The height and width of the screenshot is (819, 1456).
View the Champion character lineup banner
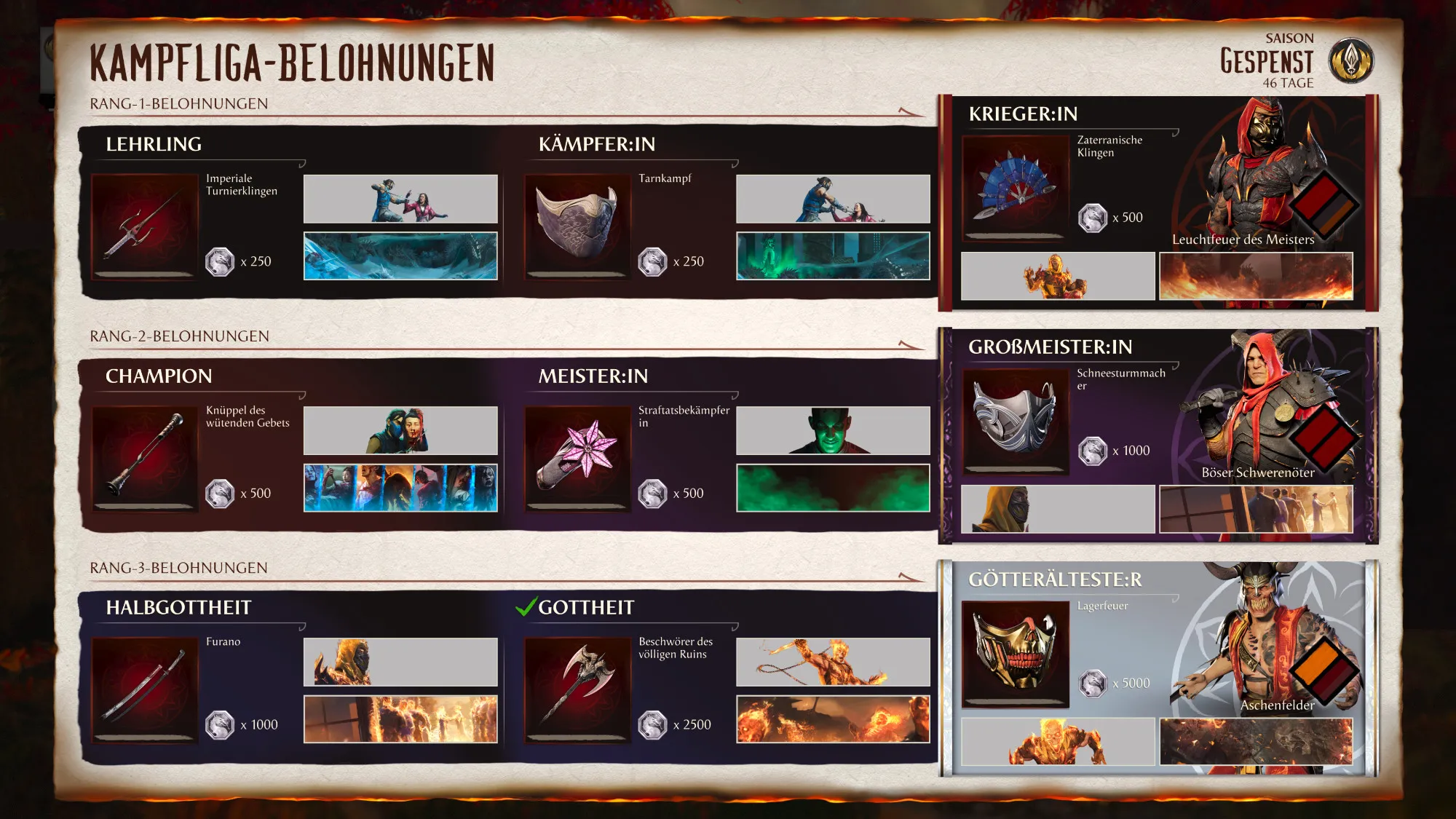(x=400, y=488)
